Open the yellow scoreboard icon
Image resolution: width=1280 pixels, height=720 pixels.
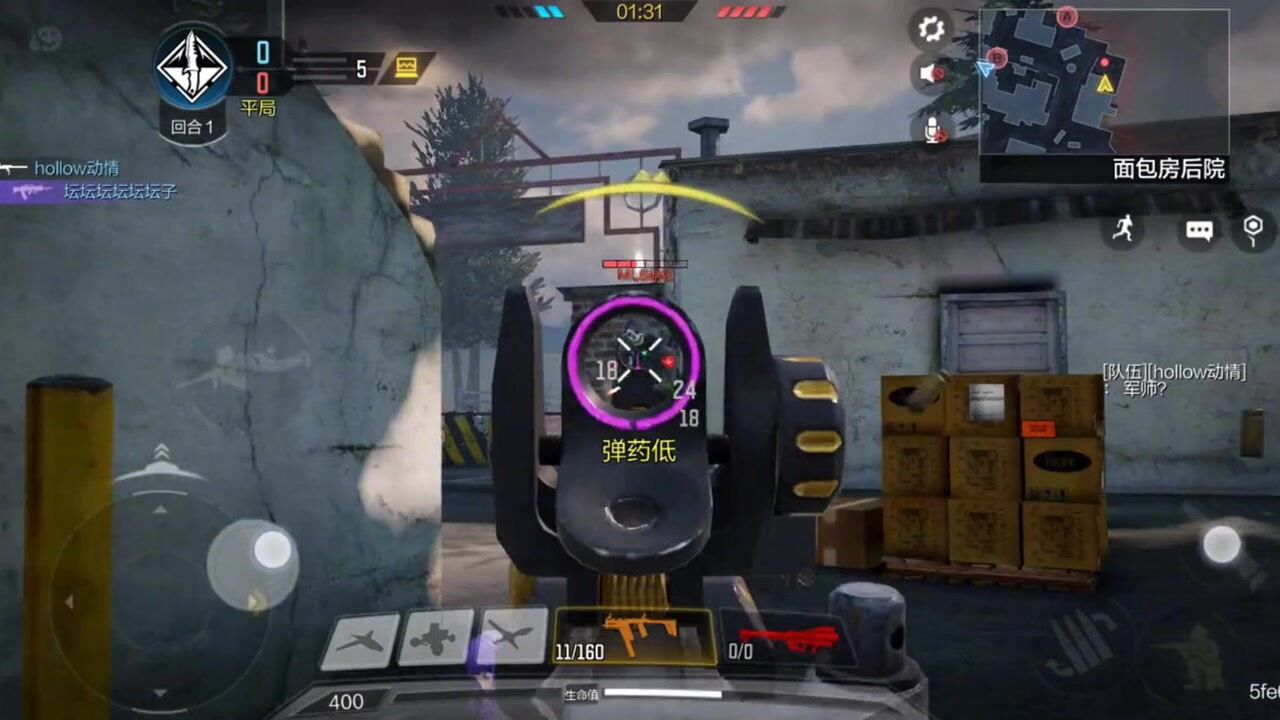coord(407,68)
